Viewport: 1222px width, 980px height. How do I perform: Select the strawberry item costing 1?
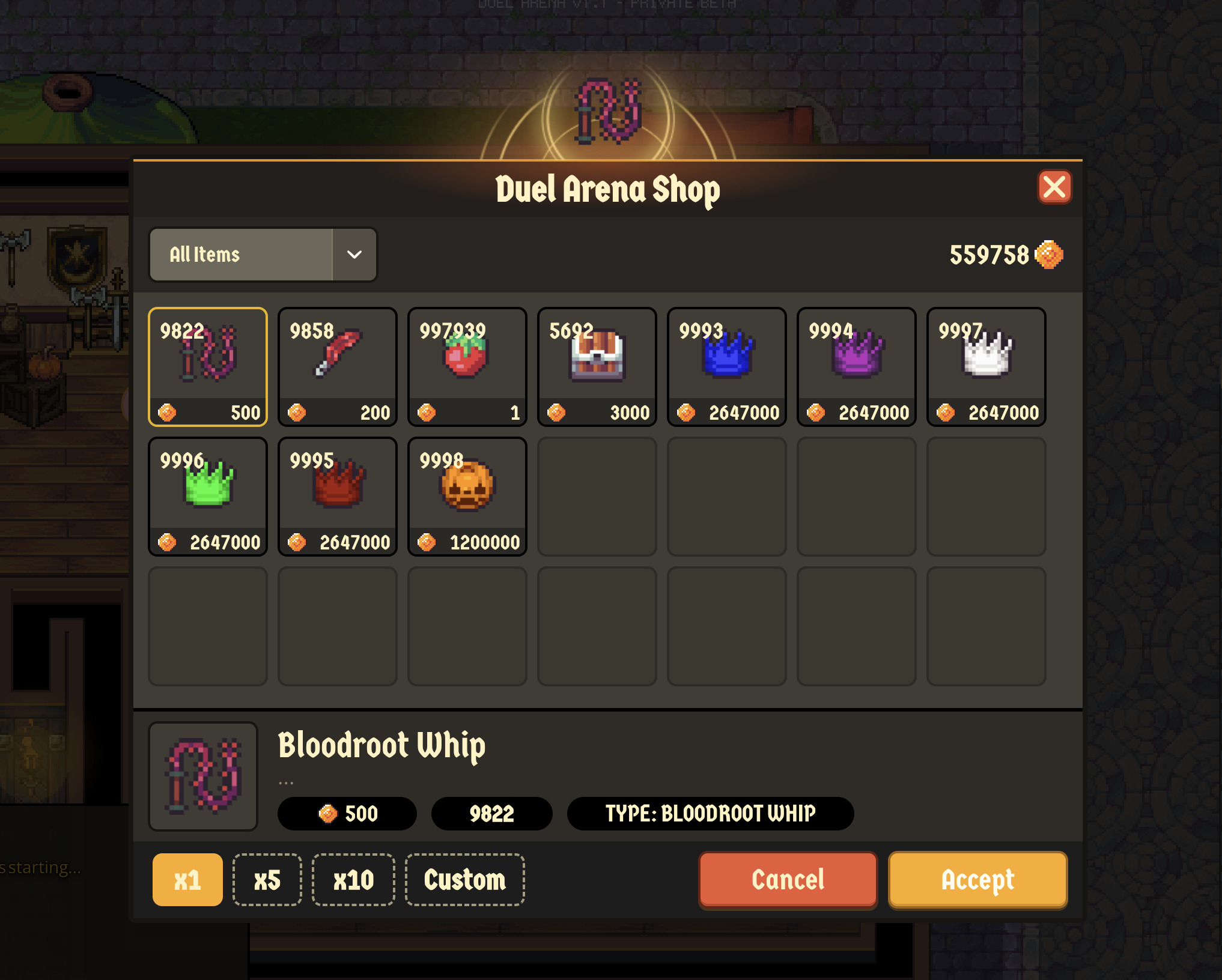coord(467,366)
